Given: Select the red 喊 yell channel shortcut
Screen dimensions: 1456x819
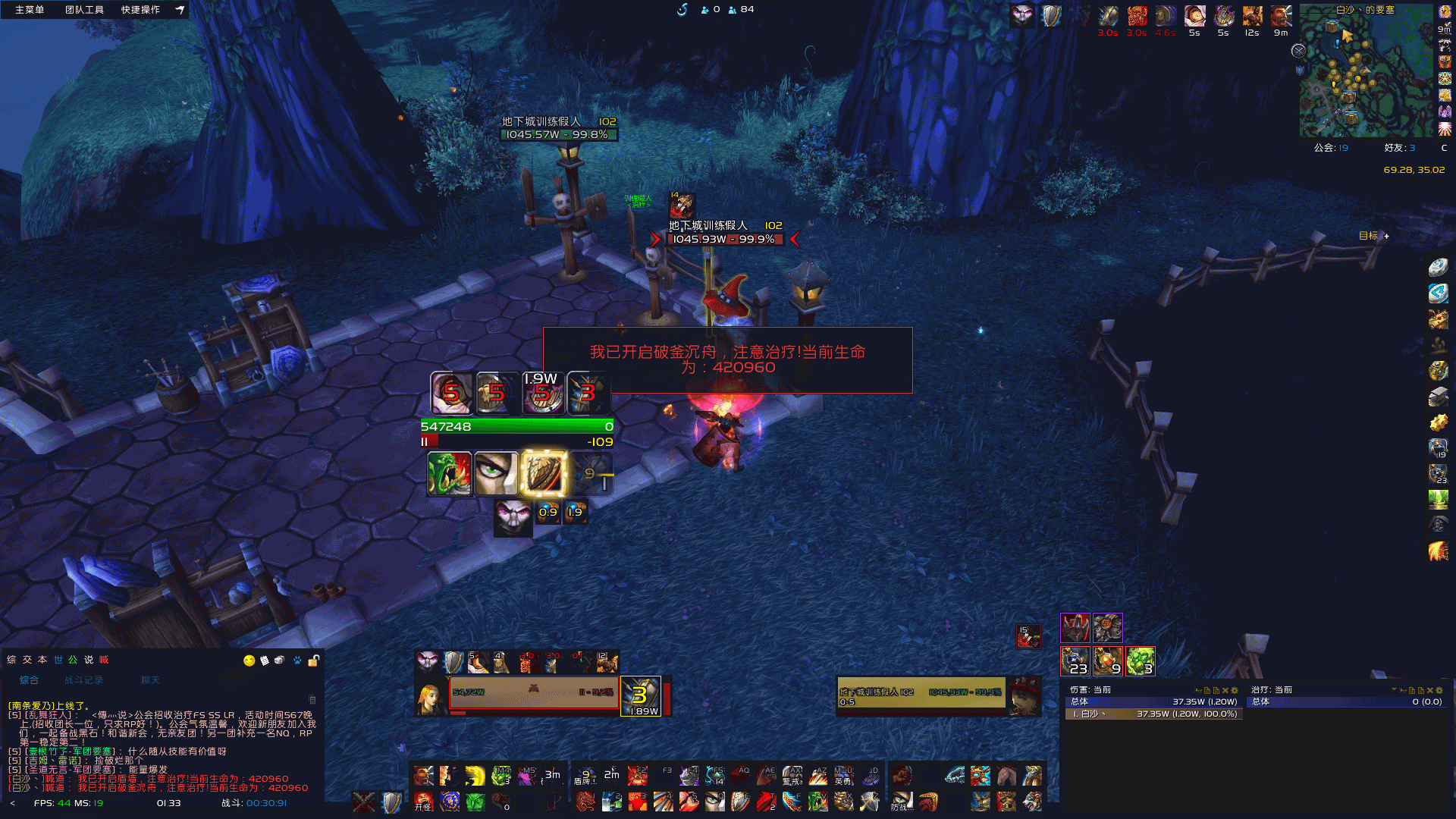Looking at the screenshot, I should (104, 660).
